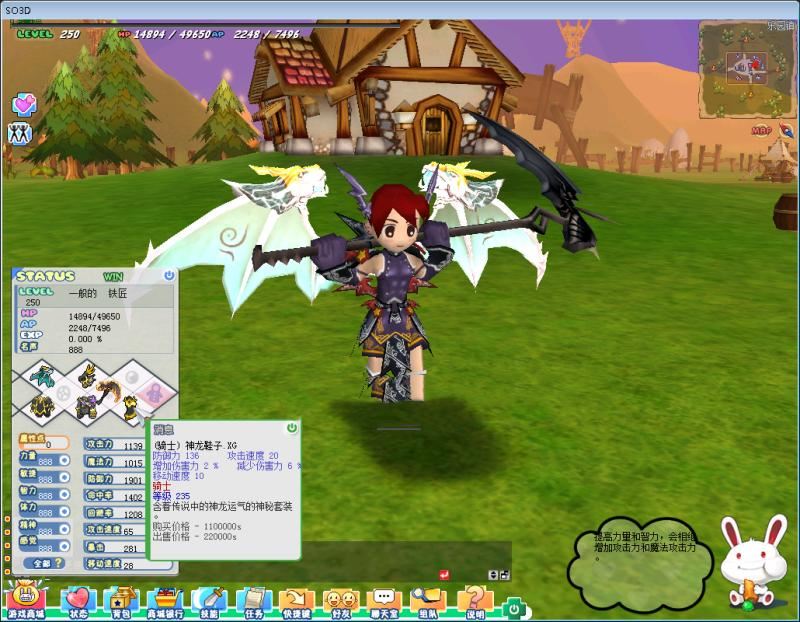Image resolution: width=800 pixels, height=622 pixels.
Task: Open the 聊天室 chat room
Action: (x=383, y=601)
